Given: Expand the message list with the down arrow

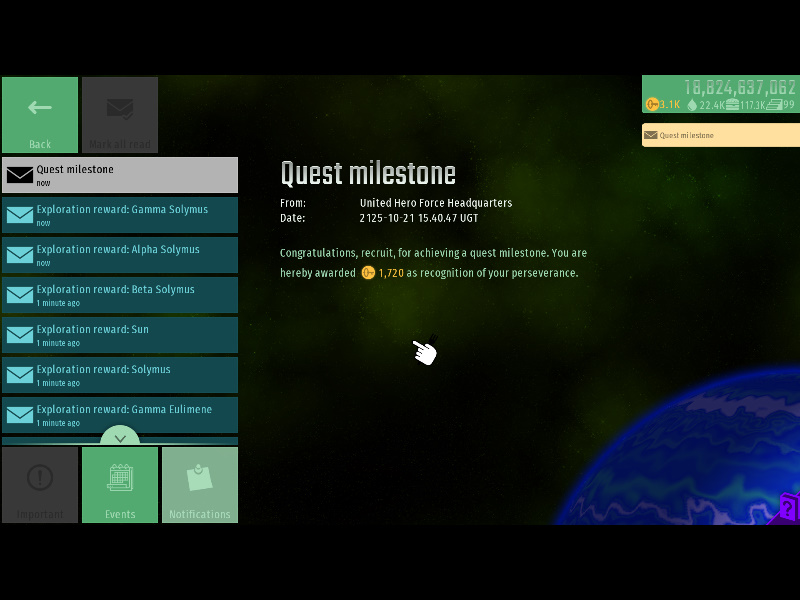Looking at the screenshot, I should [x=120, y=437].
